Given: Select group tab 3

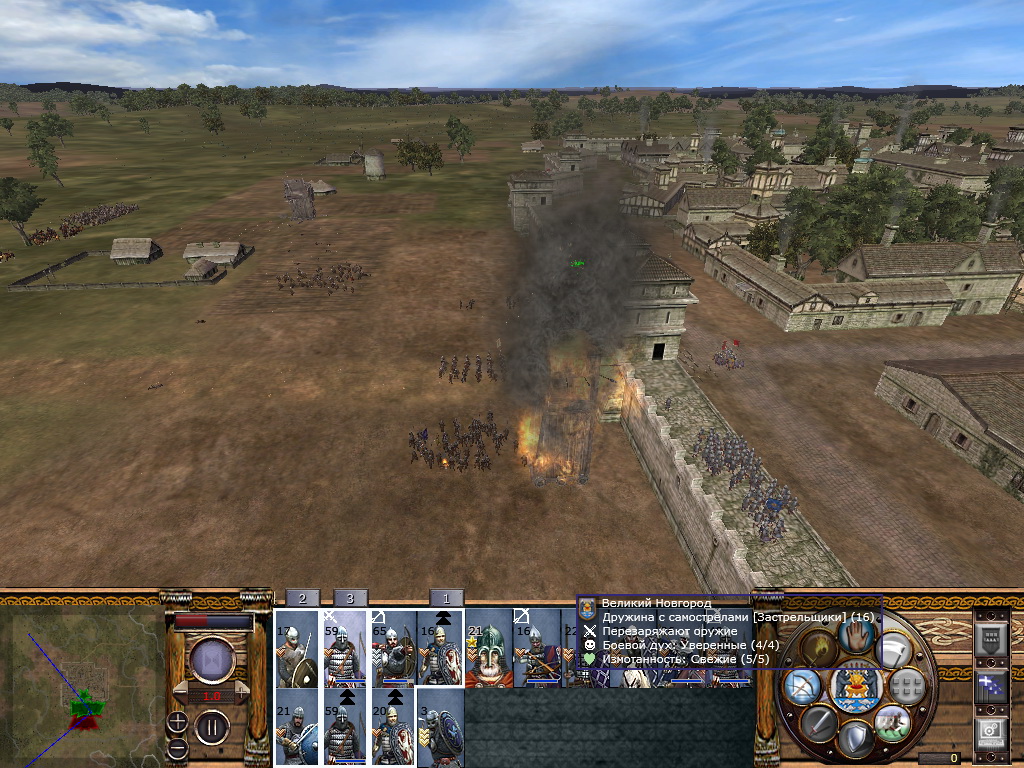Looking at the screenshot, I should pos(350,598).
